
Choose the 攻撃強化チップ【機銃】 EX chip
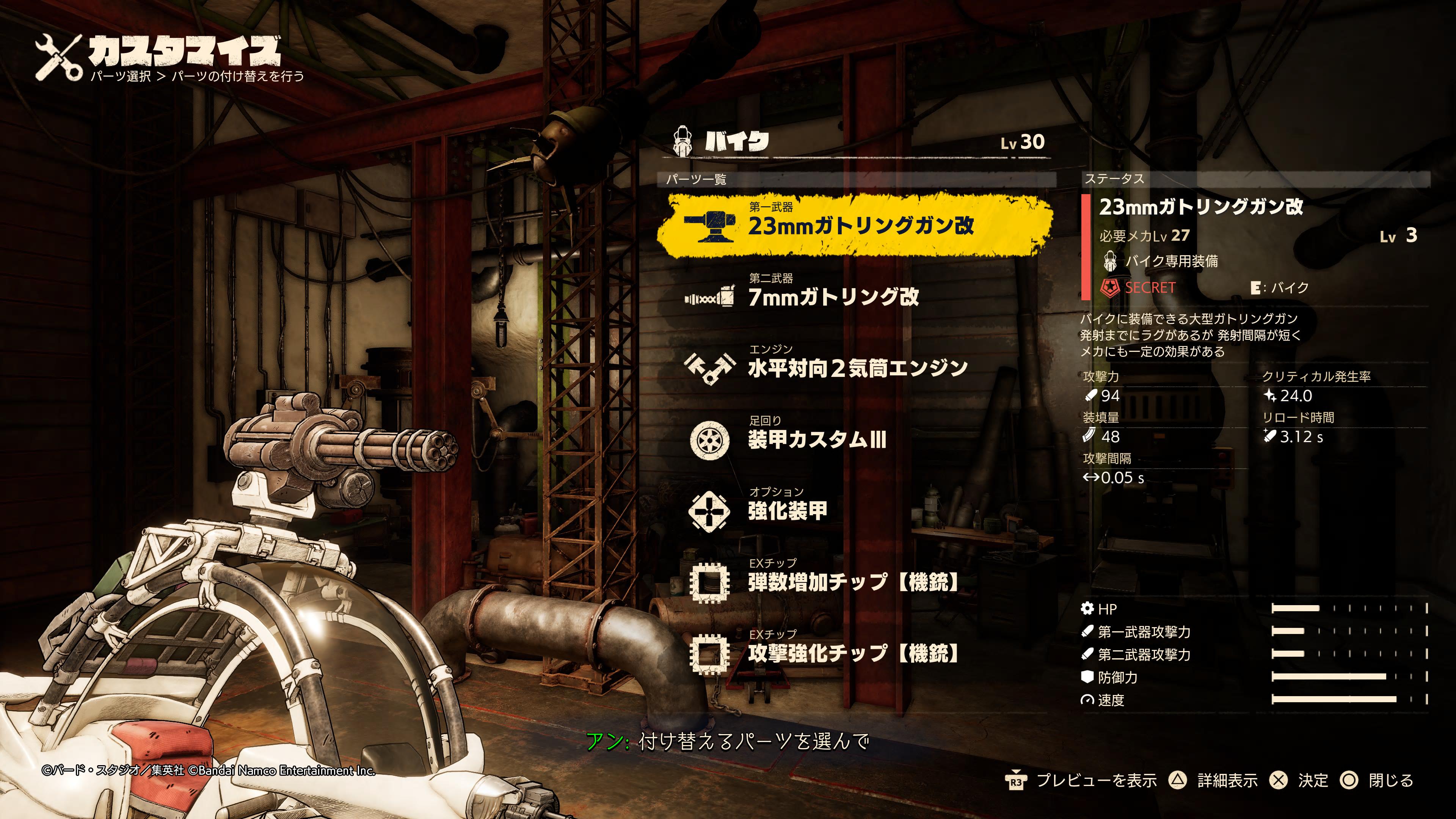pyautogui.click(x=854, y=653)
